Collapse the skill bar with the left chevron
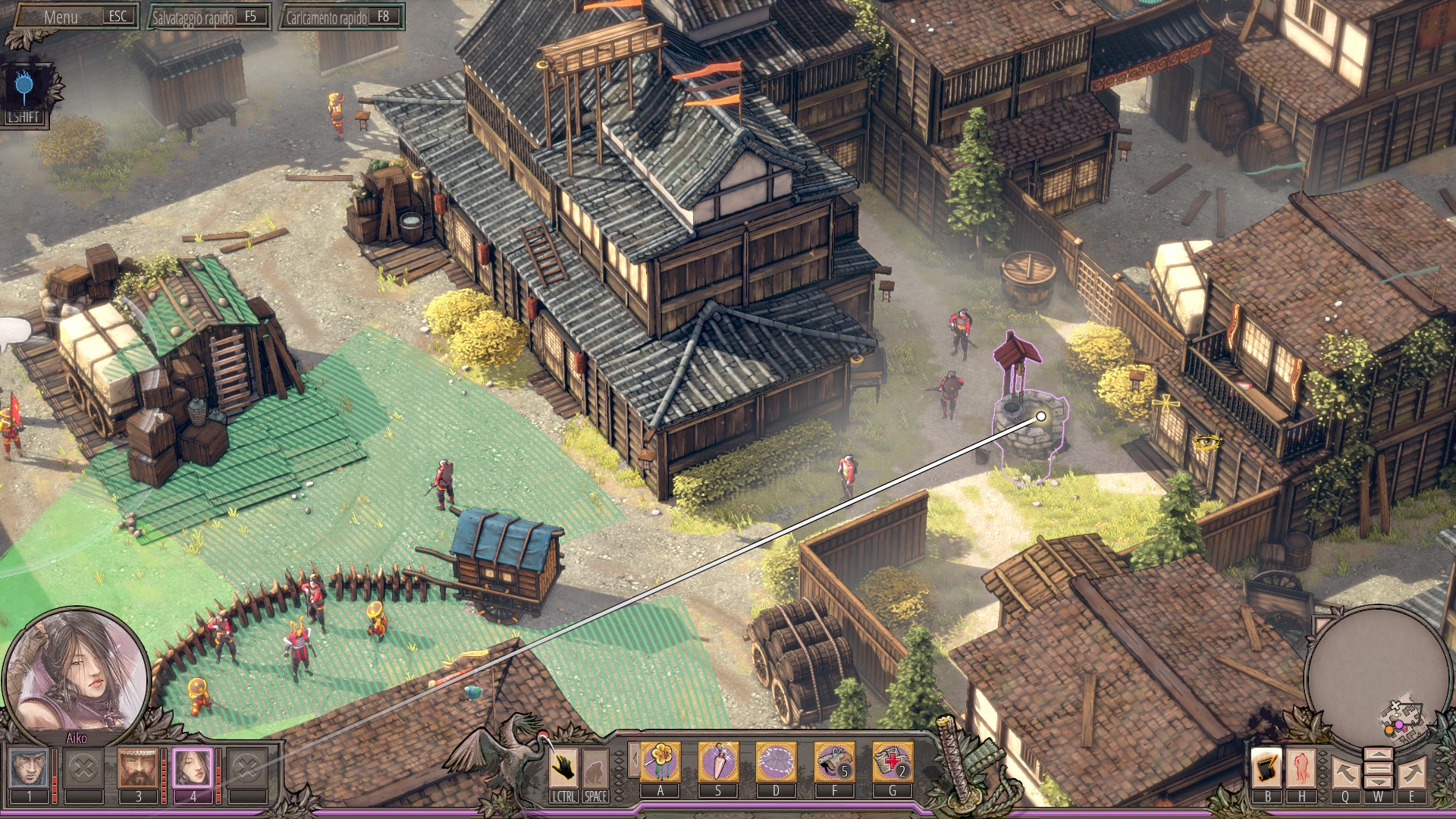The image size is (1456, 819). coord(635,759)
